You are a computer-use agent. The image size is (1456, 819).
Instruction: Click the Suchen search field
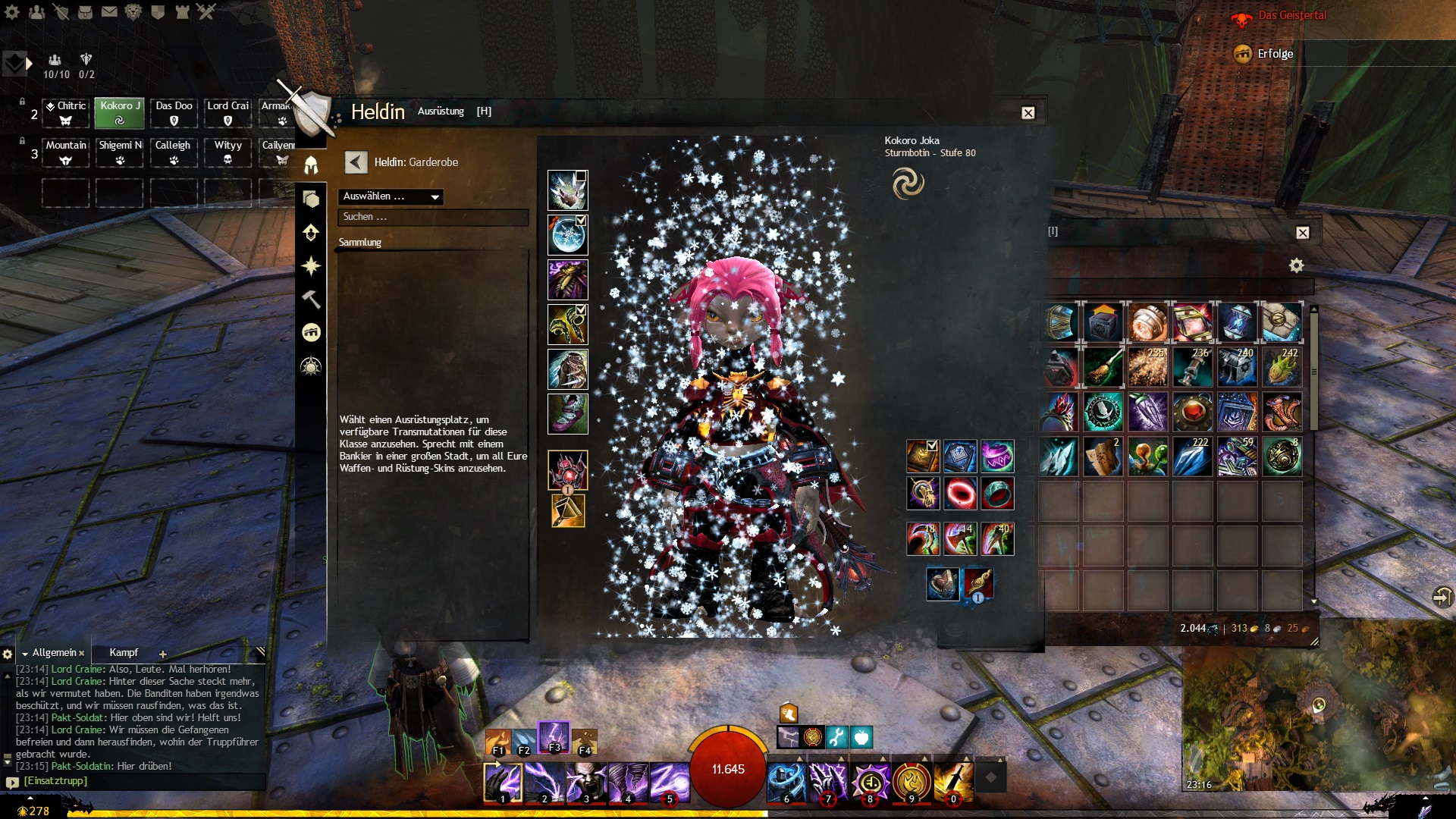tap(432, 218)
